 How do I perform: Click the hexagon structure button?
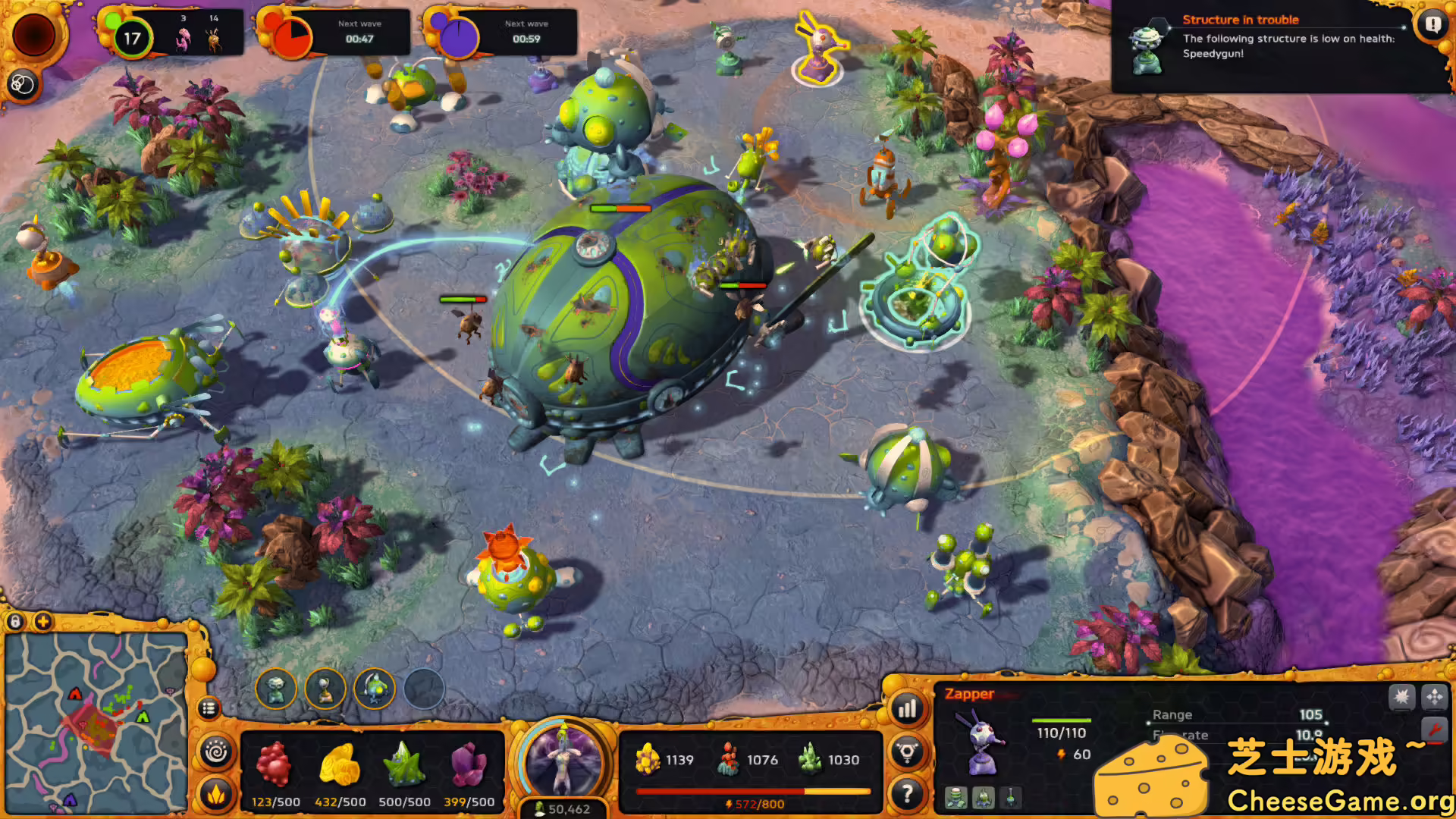pos(907,752)
